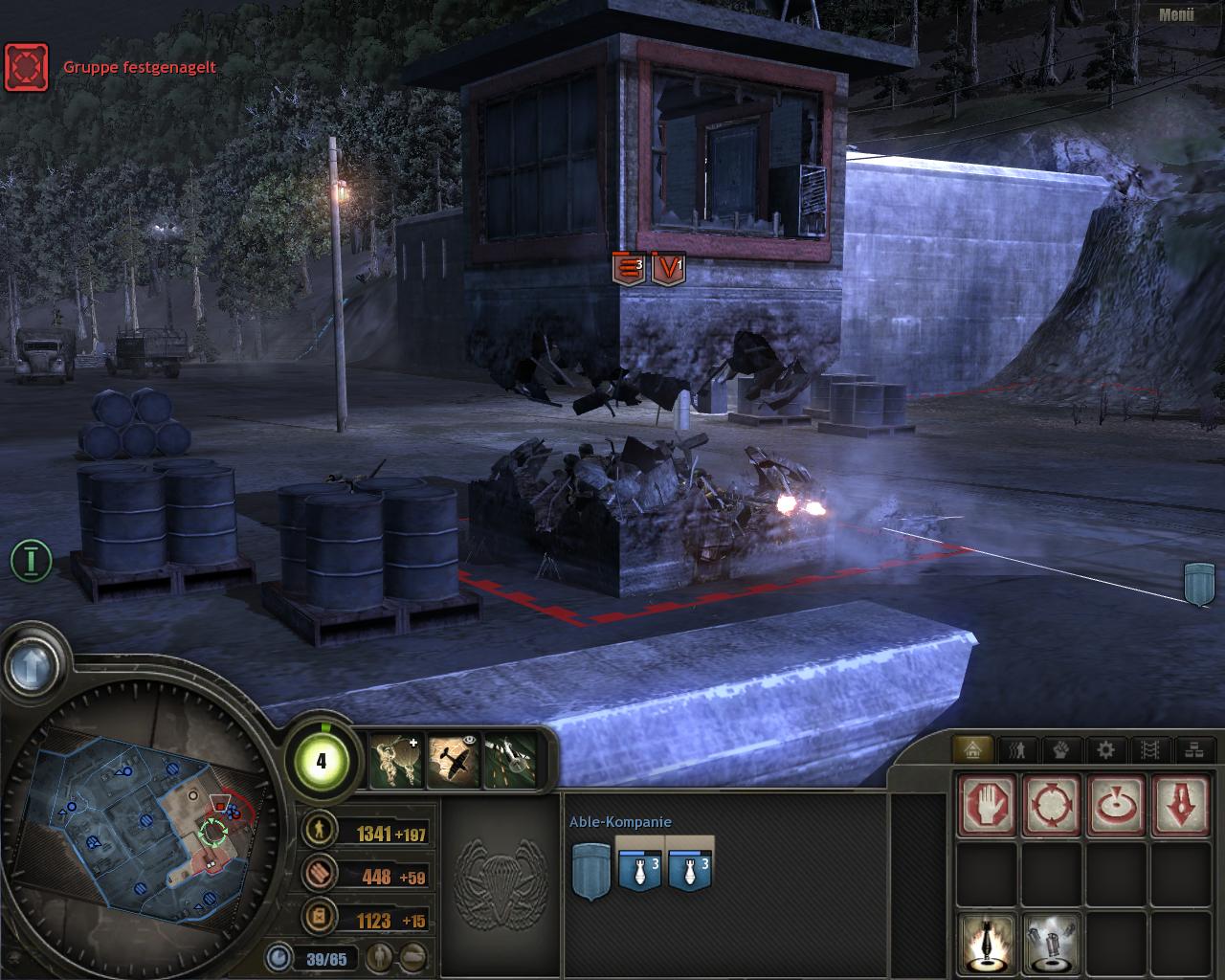Activate the strafing run commander ability
1225x980 pixels.
coord(508,762)
